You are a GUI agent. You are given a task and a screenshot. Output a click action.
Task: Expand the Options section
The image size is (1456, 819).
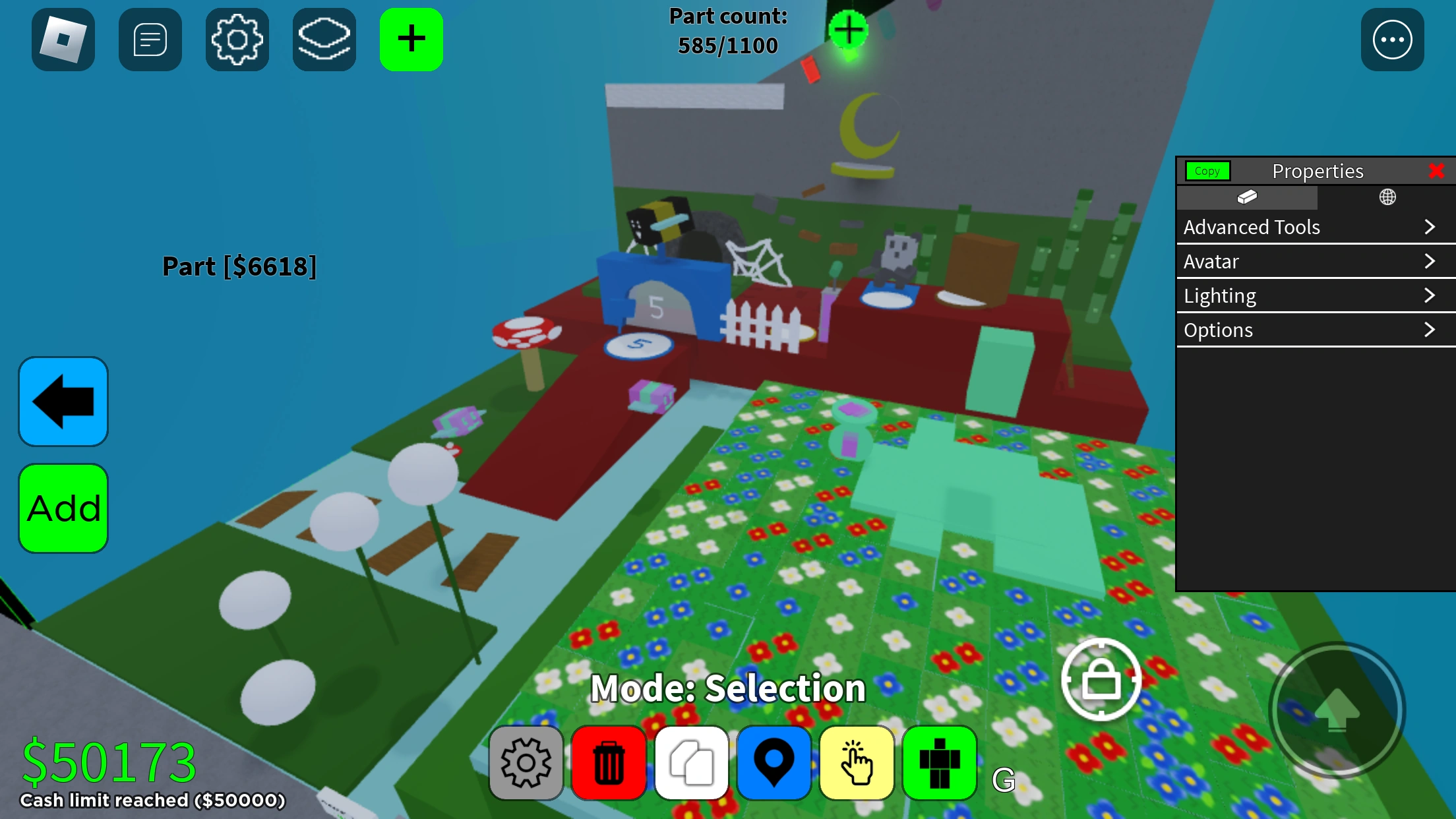(1315, 330)
